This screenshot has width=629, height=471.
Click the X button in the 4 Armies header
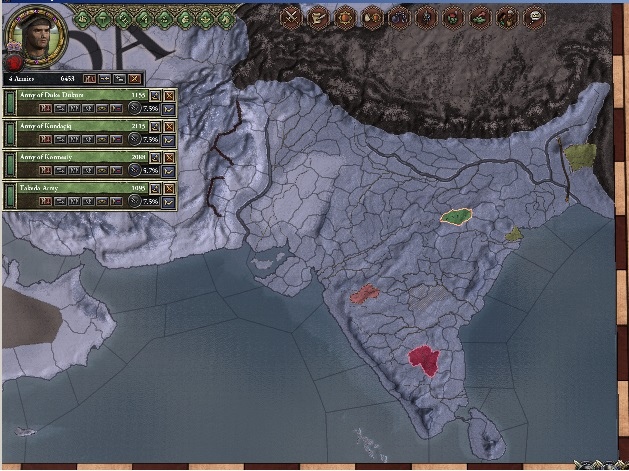pos(135,77)
